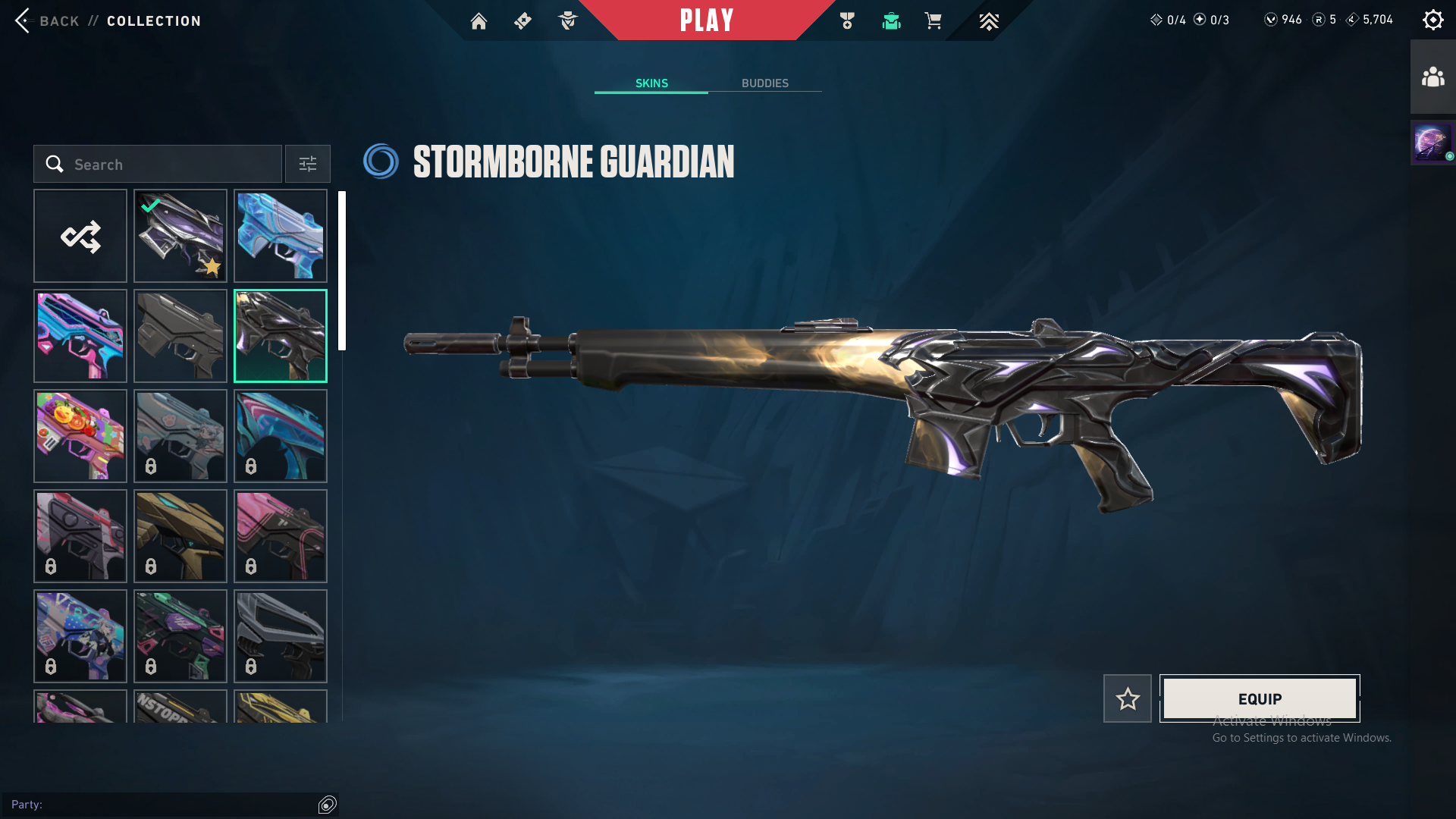This screenshot has width=1456, height=819.
Task: Select the pink and cyan neon skin
Action: tap(80, 337)
